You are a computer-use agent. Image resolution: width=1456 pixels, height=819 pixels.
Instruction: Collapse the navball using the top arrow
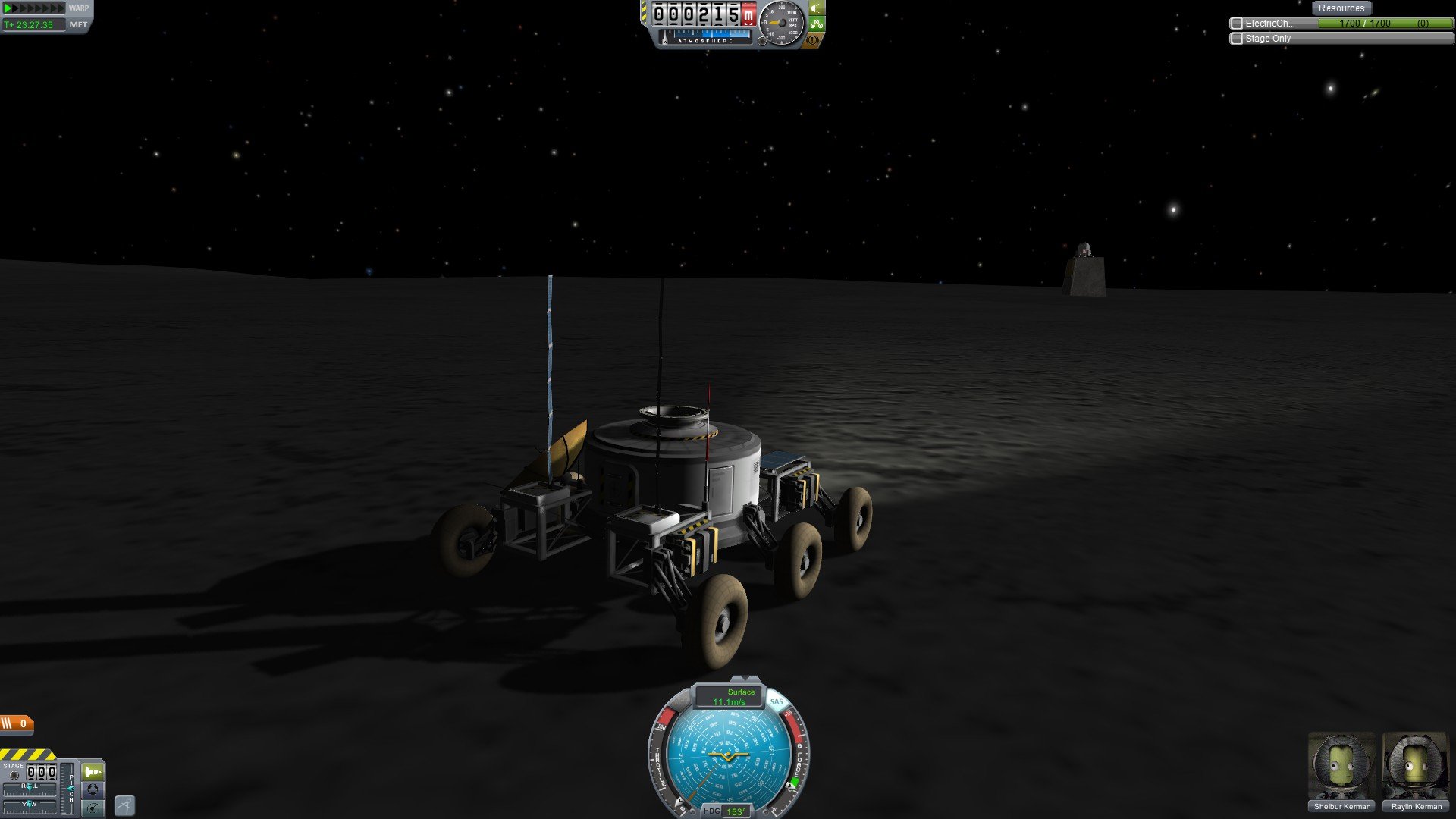tap(745, 679)
